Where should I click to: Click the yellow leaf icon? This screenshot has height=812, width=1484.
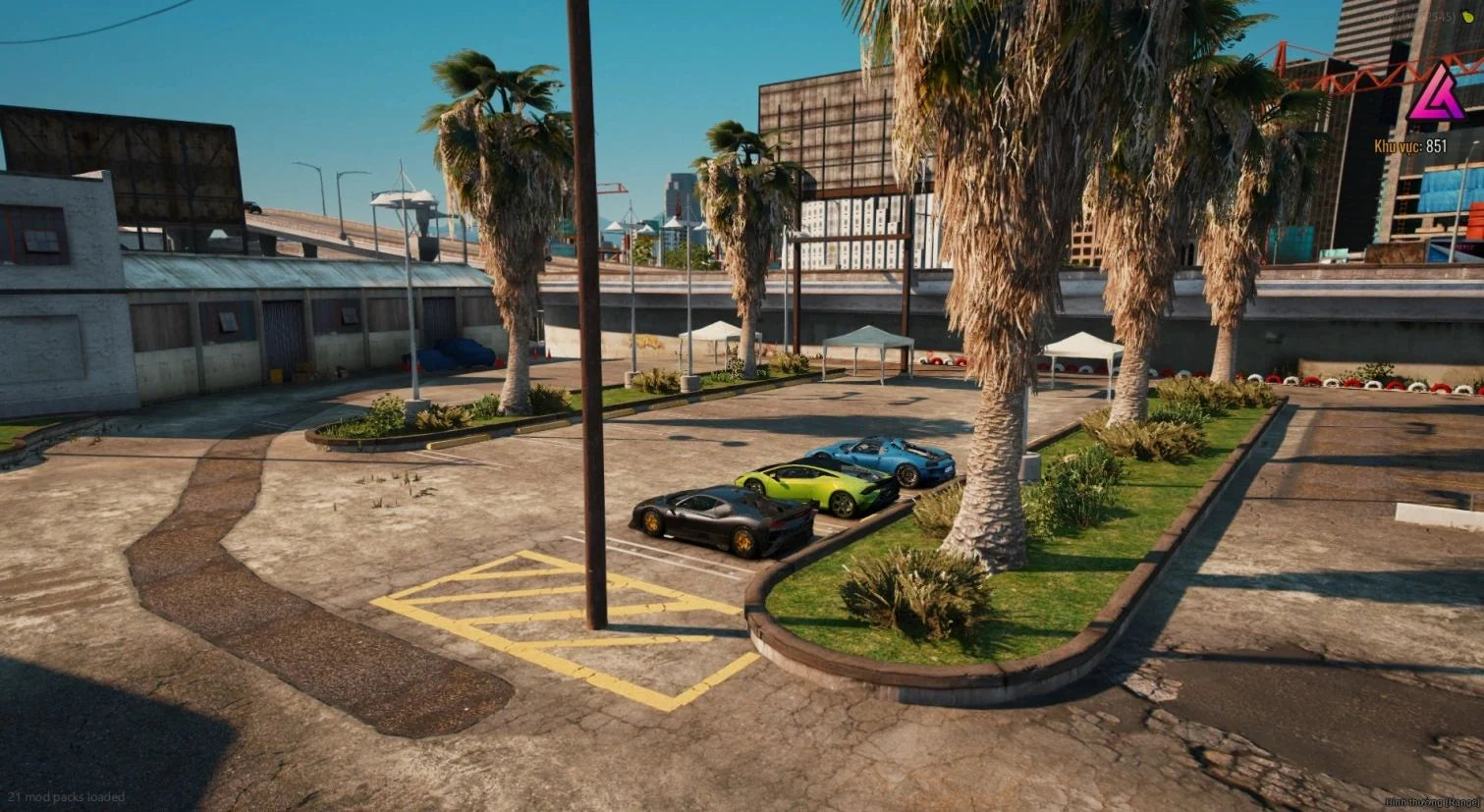tap(1469, 17)
